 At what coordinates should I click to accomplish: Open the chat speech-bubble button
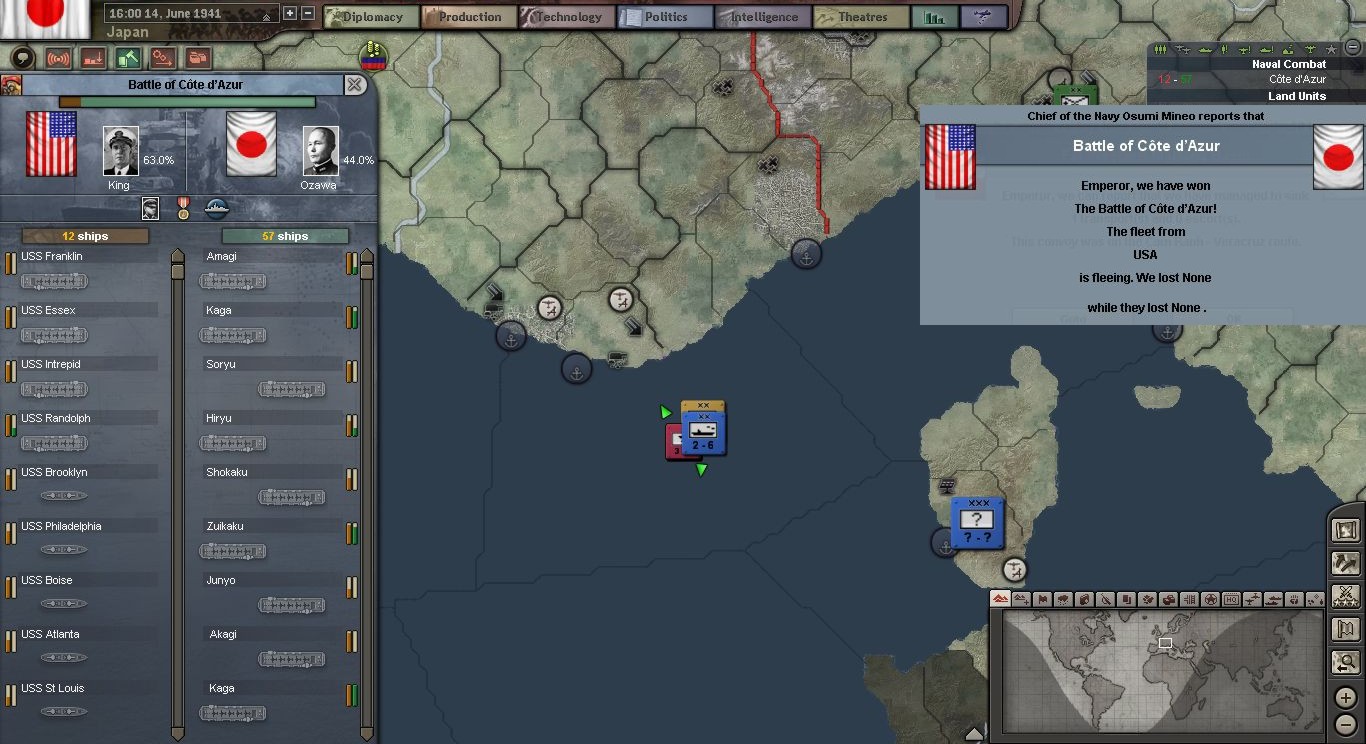22,58
